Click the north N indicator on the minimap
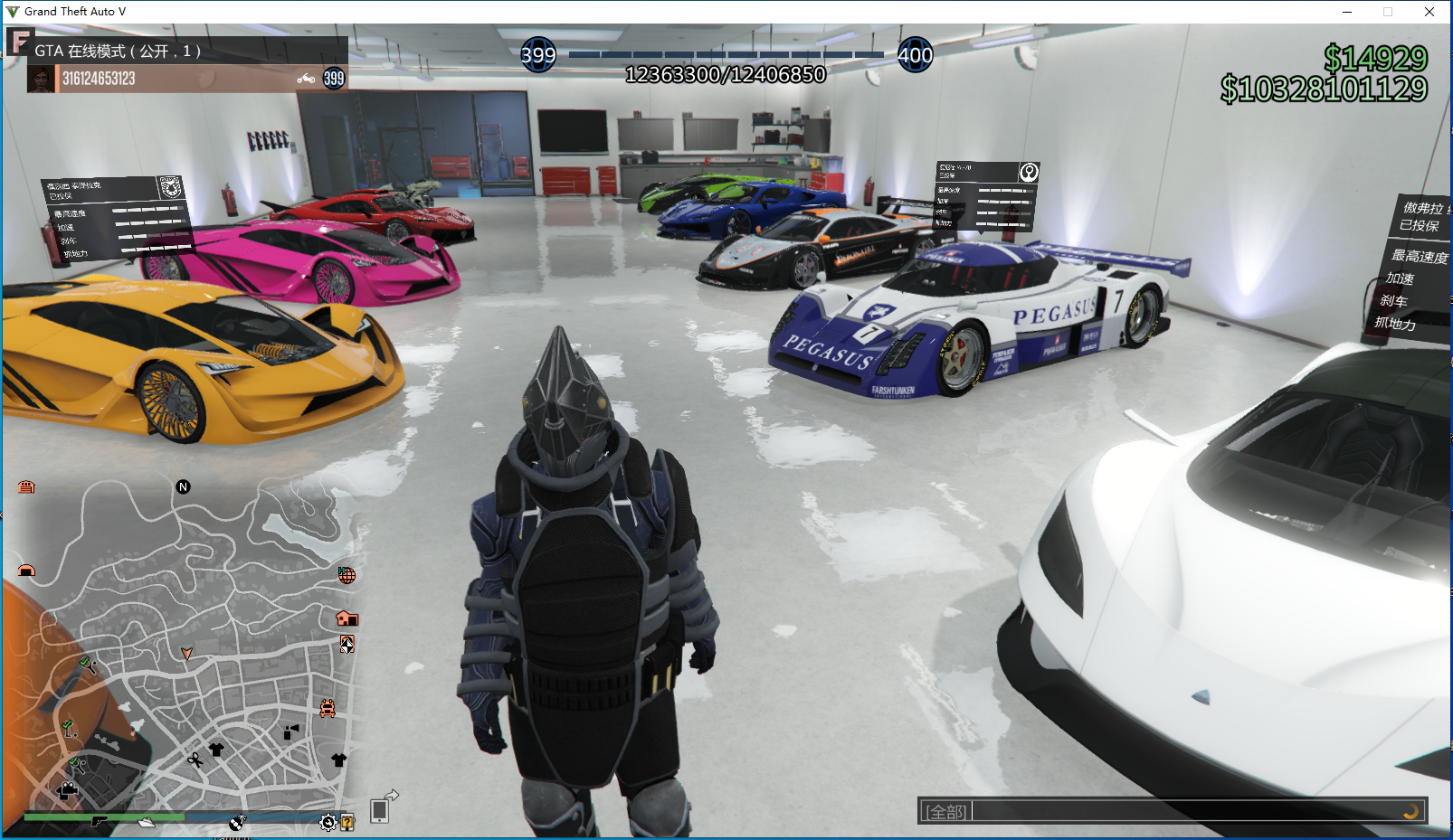The width and height of the screenshot is (1453, 840). [x=183, y=487]
